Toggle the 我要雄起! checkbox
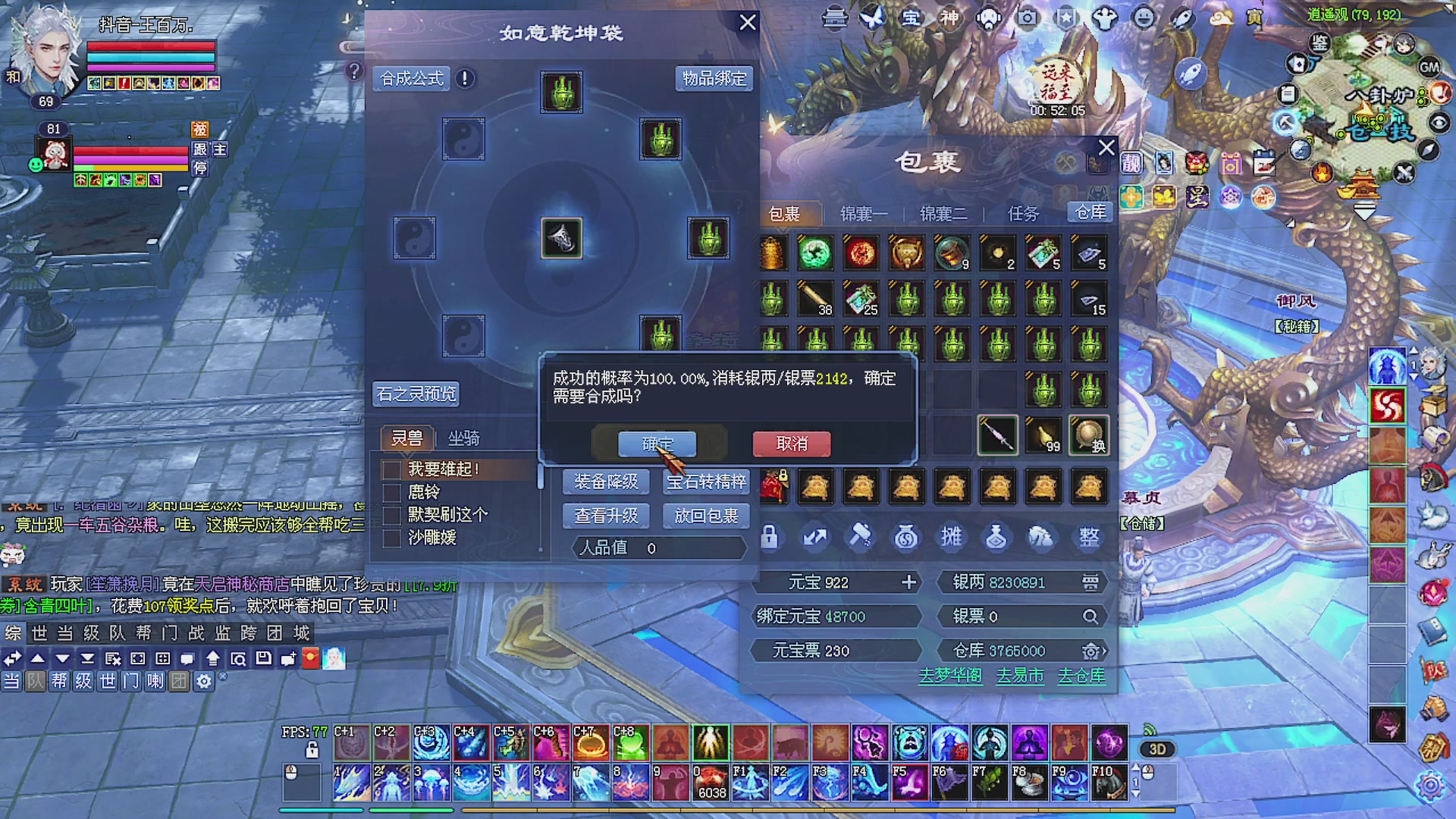The width and height of the screenshot is (1456, 819). pyautogui.click(x=391, y=470)
